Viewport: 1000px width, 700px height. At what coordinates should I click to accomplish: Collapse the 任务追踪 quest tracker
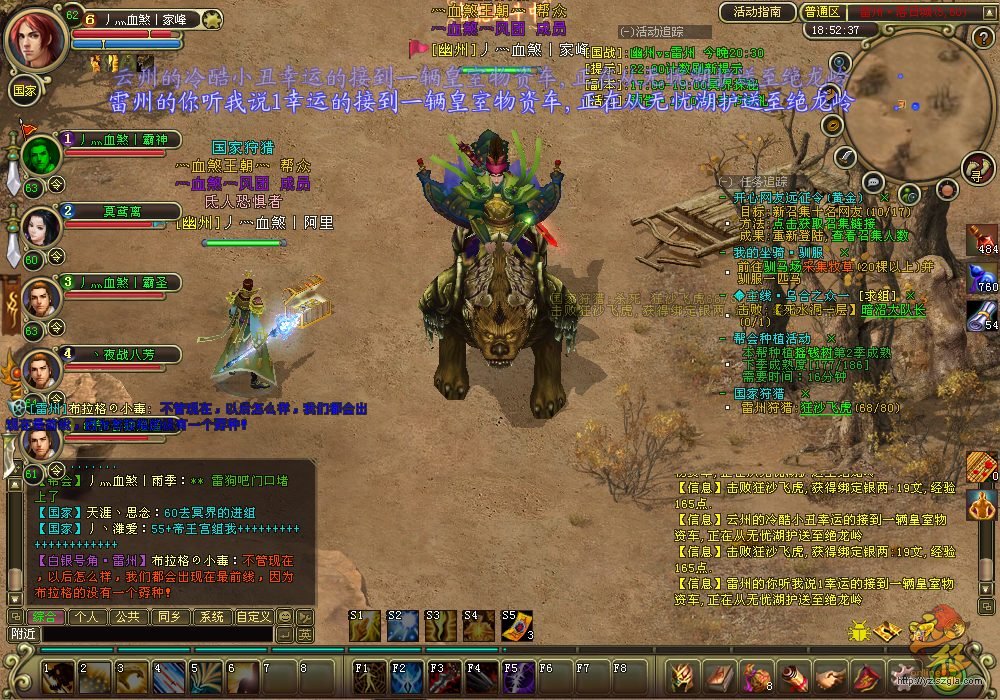(x=725, y=180)
